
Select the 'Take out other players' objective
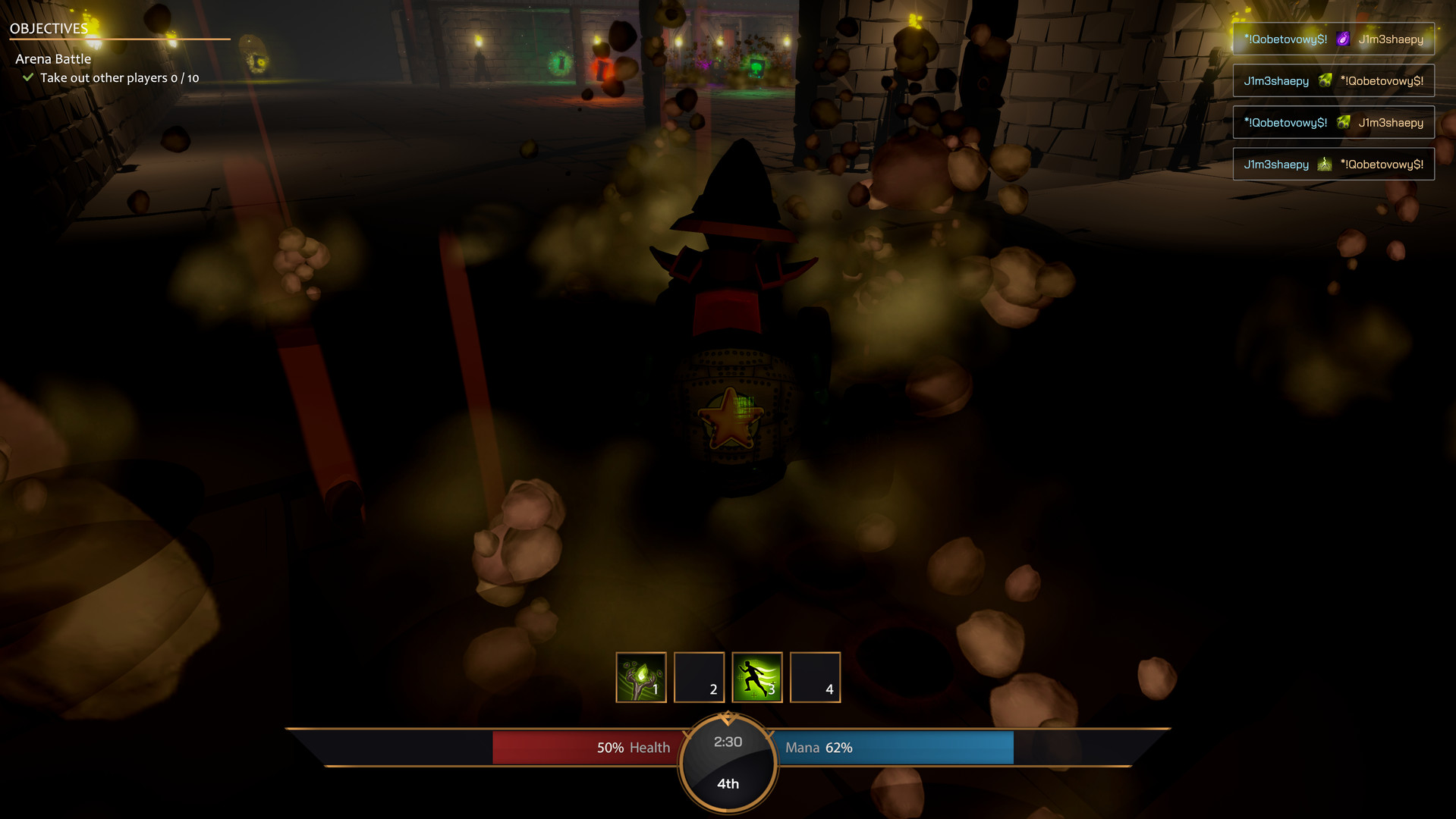pos(119,78)
